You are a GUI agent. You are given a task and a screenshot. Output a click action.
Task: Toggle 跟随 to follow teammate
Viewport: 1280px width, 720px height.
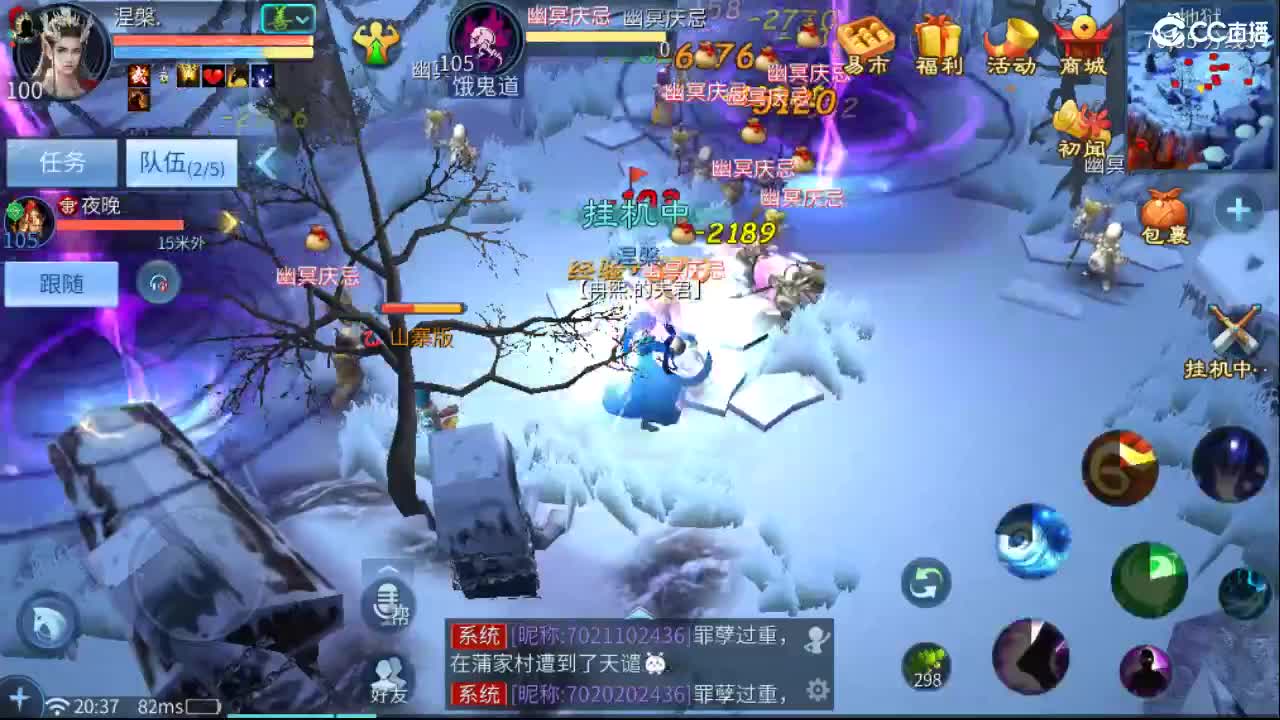pyautogui.click(x=60, y=284)
